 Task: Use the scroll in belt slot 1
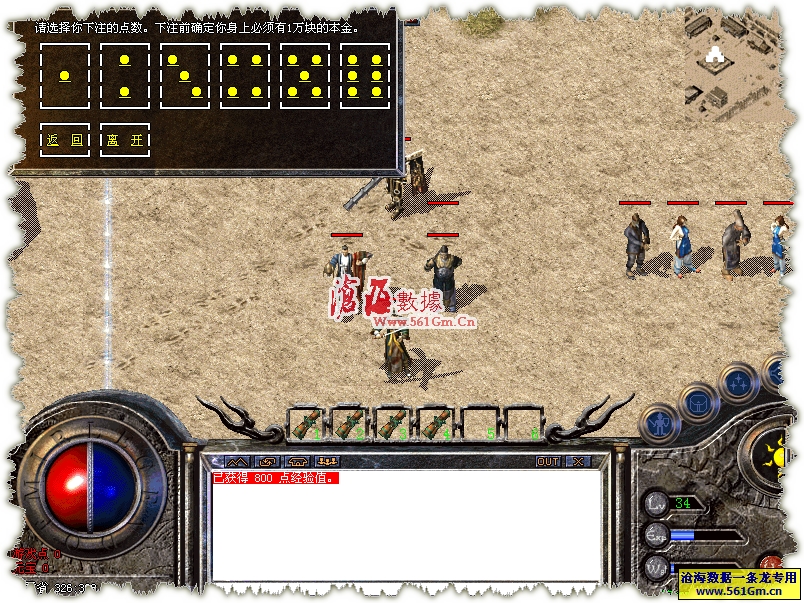click(x=305, y=422)
